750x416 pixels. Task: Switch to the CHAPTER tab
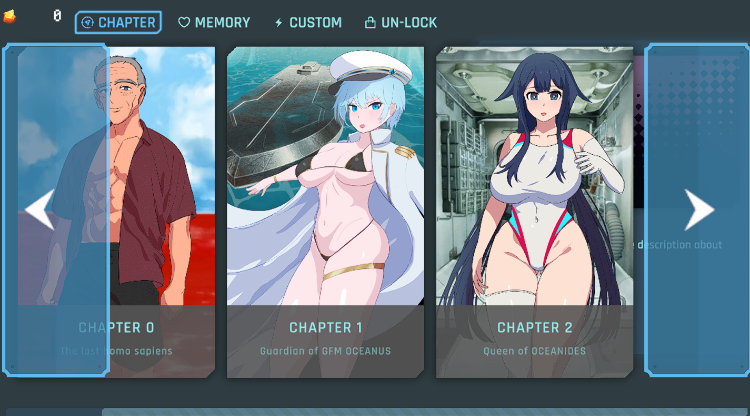[x=118, y=22]
